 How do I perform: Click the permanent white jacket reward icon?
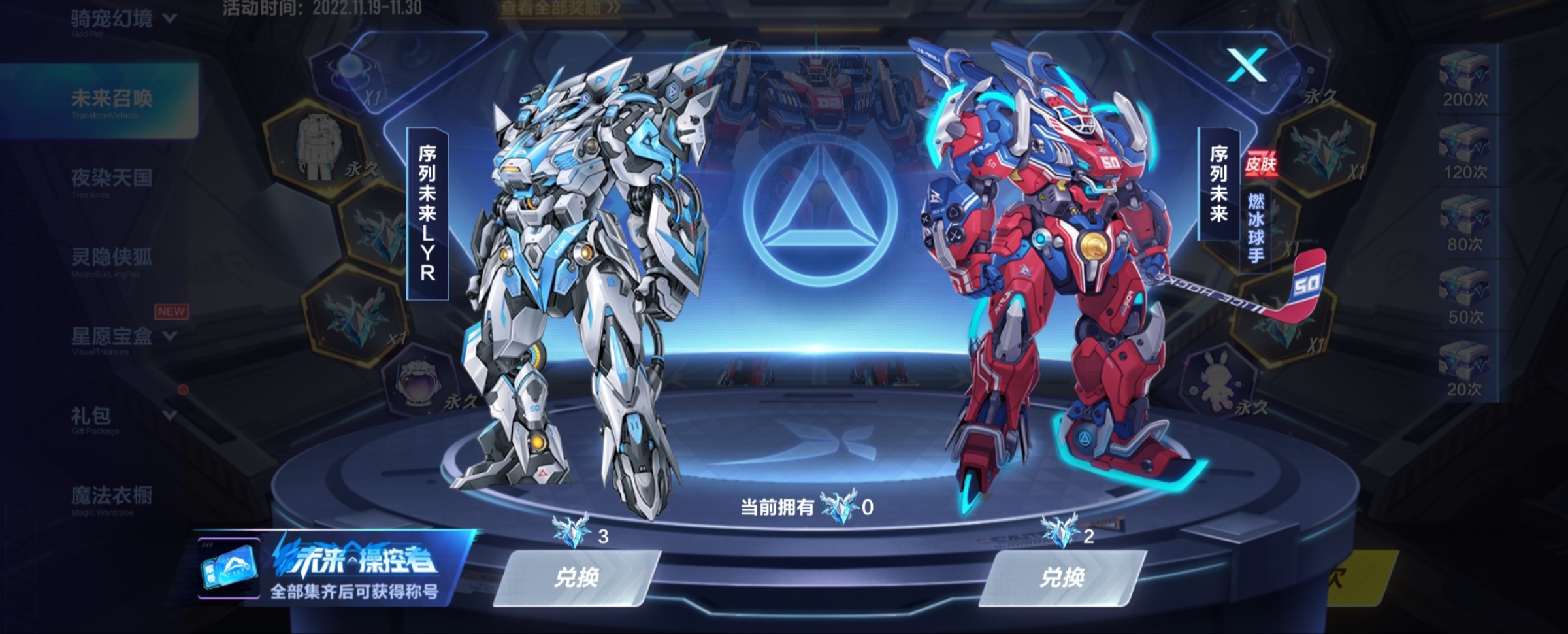[x=318, y=147]
